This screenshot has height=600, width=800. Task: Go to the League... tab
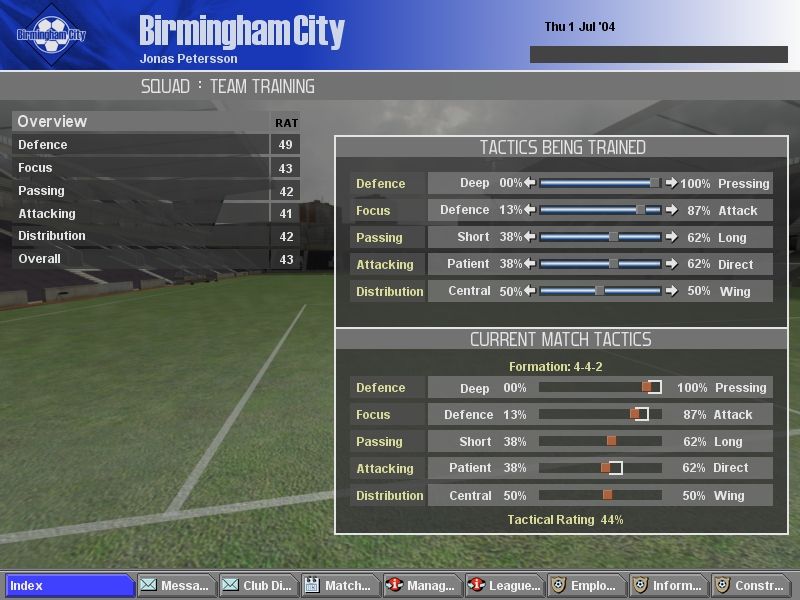pyautogui.click(x=505, y=586)
